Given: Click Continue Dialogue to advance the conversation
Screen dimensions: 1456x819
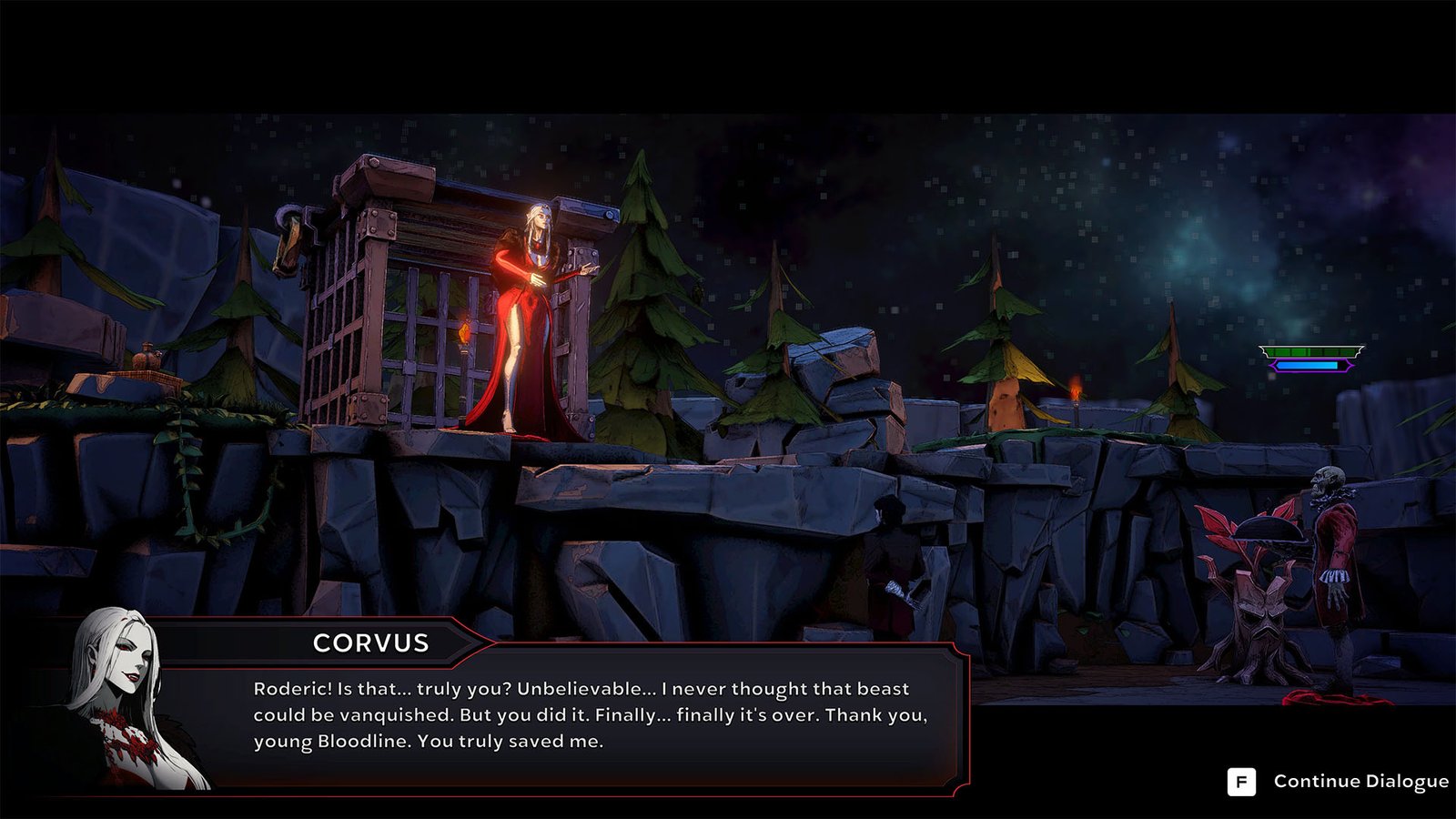Looking at the screenshot, I should [x=1360, y=780].
